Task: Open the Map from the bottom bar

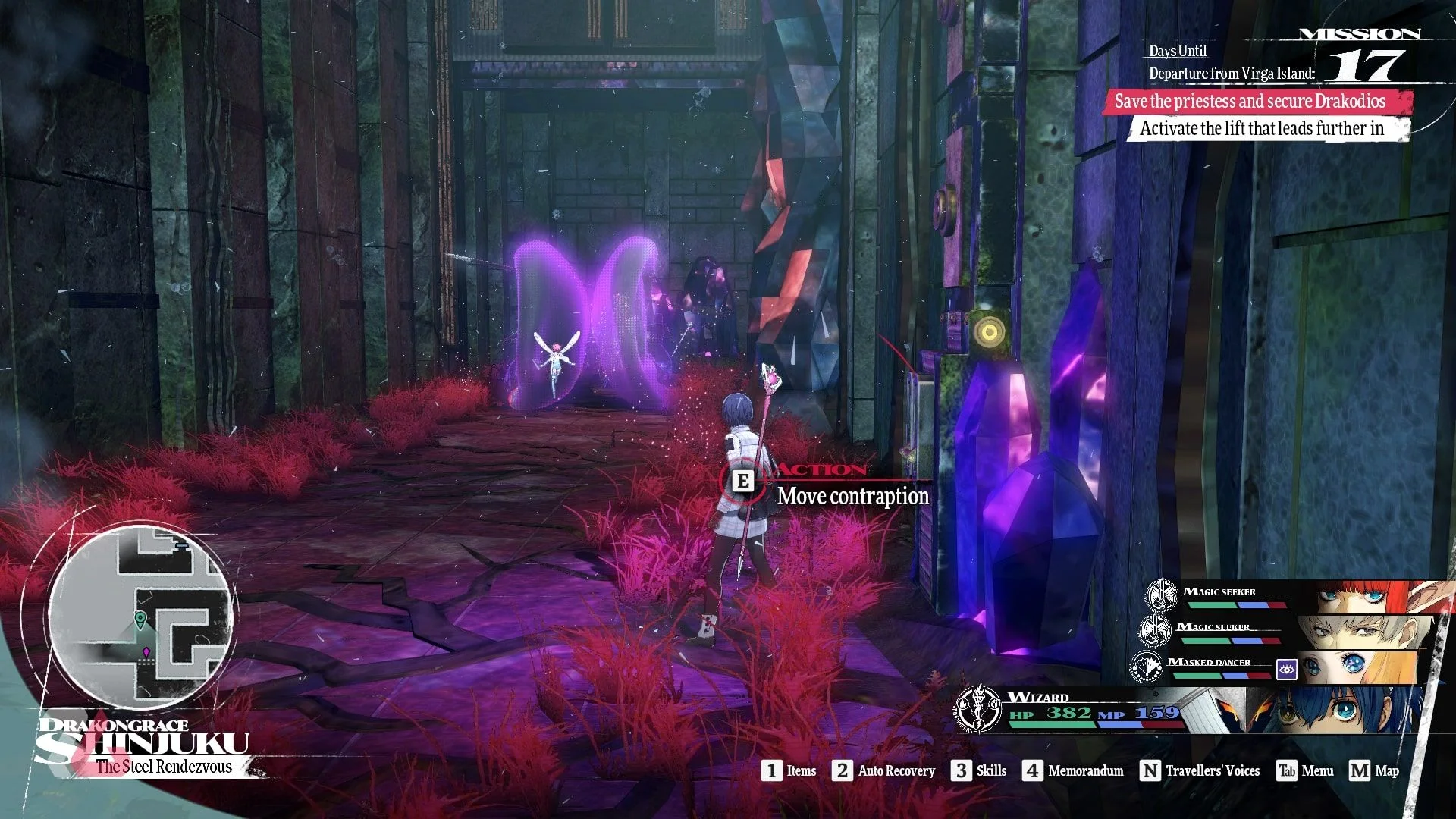Action: [x=1375, y=771]
